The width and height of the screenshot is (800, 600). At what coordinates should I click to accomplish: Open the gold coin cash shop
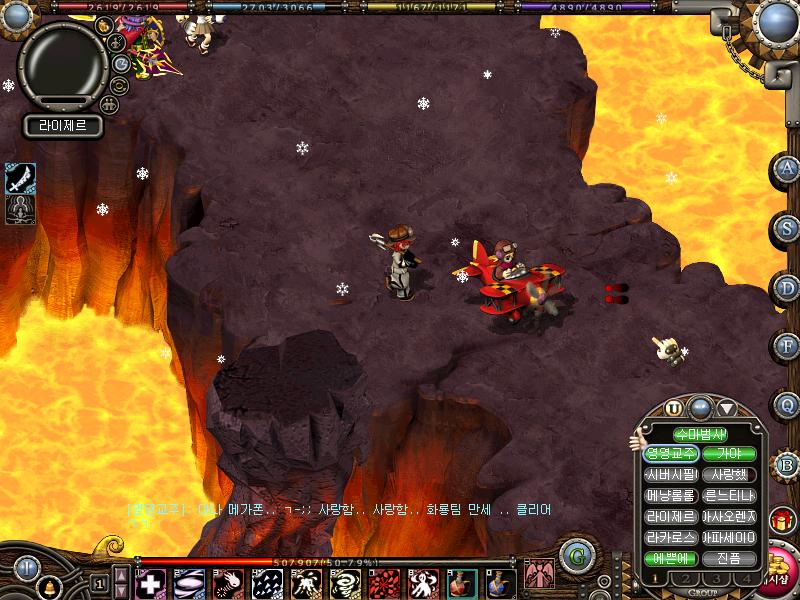point(777,570)
